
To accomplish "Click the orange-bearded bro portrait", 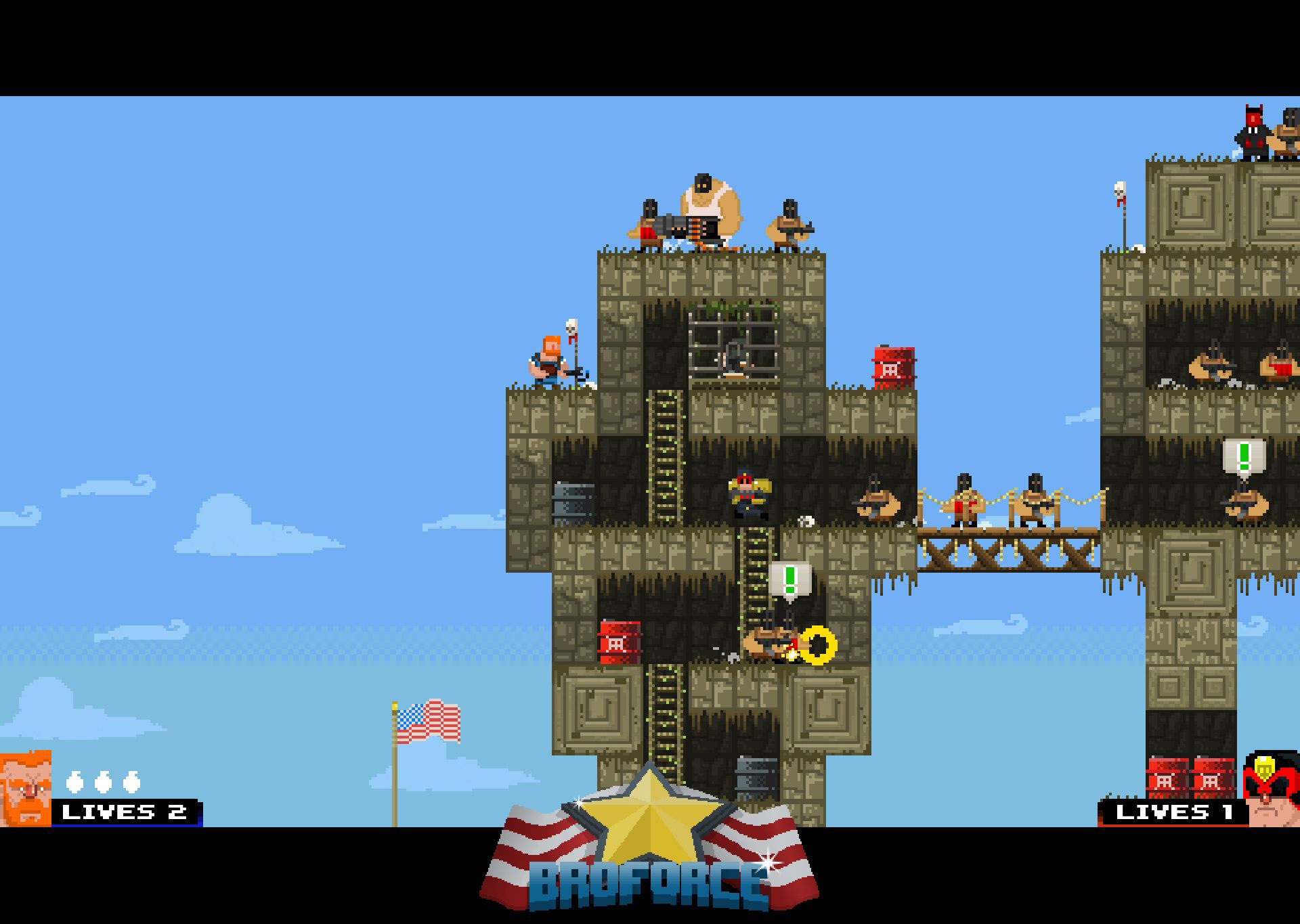I will click(x=25, y=789).
